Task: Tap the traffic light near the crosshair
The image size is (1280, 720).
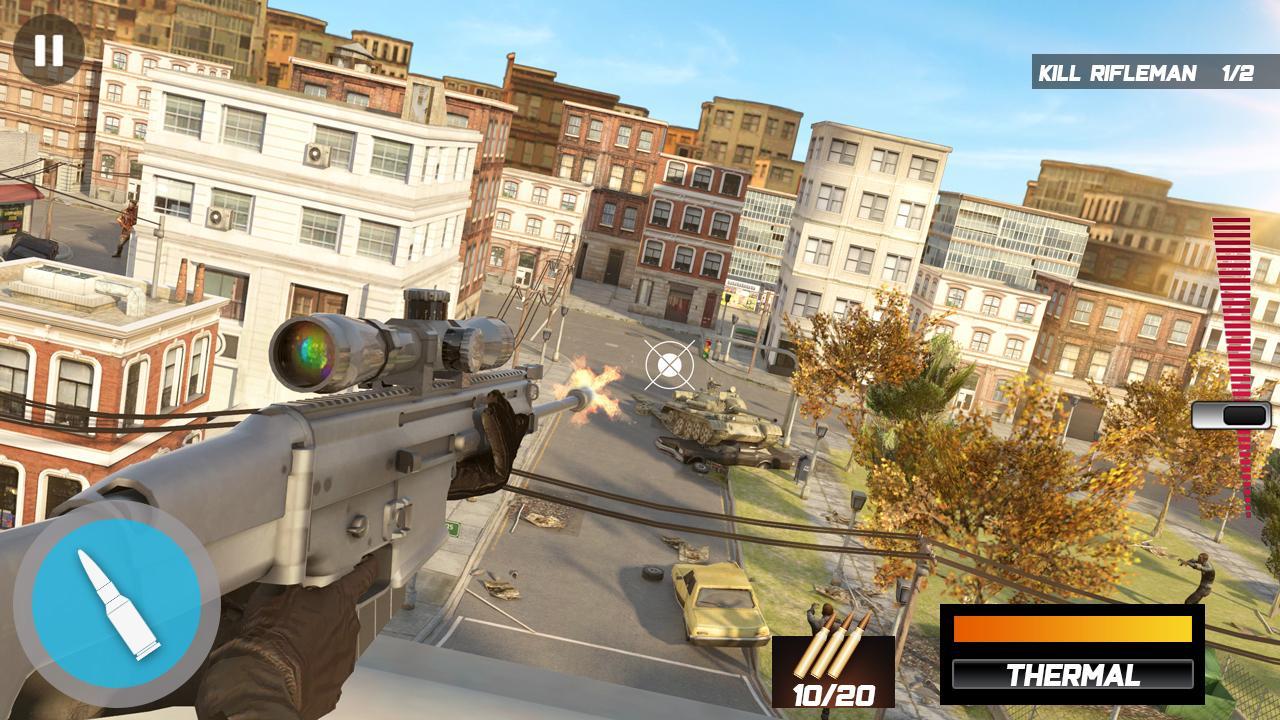Action: [x=707, y=347]
